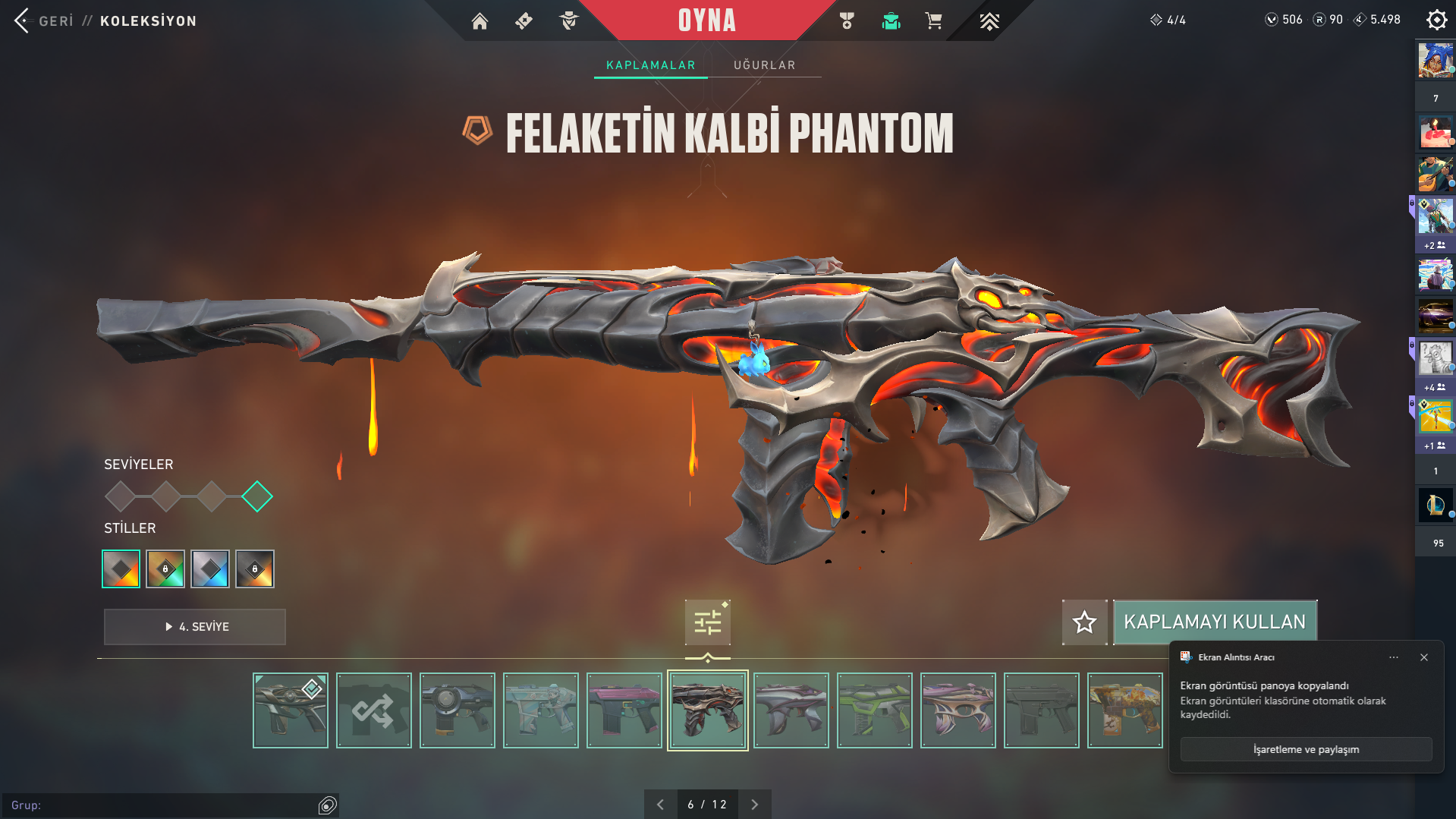Mark skin as favorite with star
This screenshot has width=1456, height=819.
[1084, 622]
